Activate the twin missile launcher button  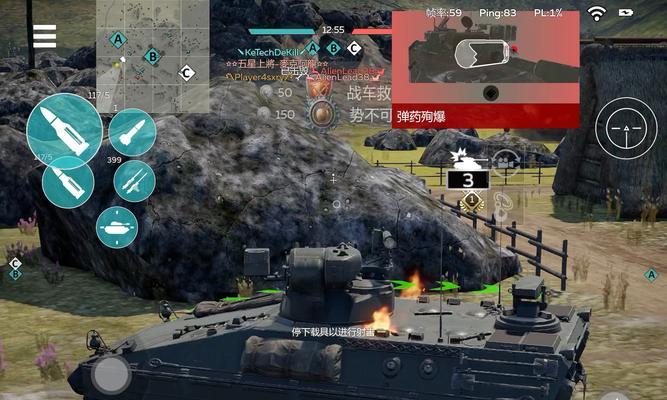133,181
